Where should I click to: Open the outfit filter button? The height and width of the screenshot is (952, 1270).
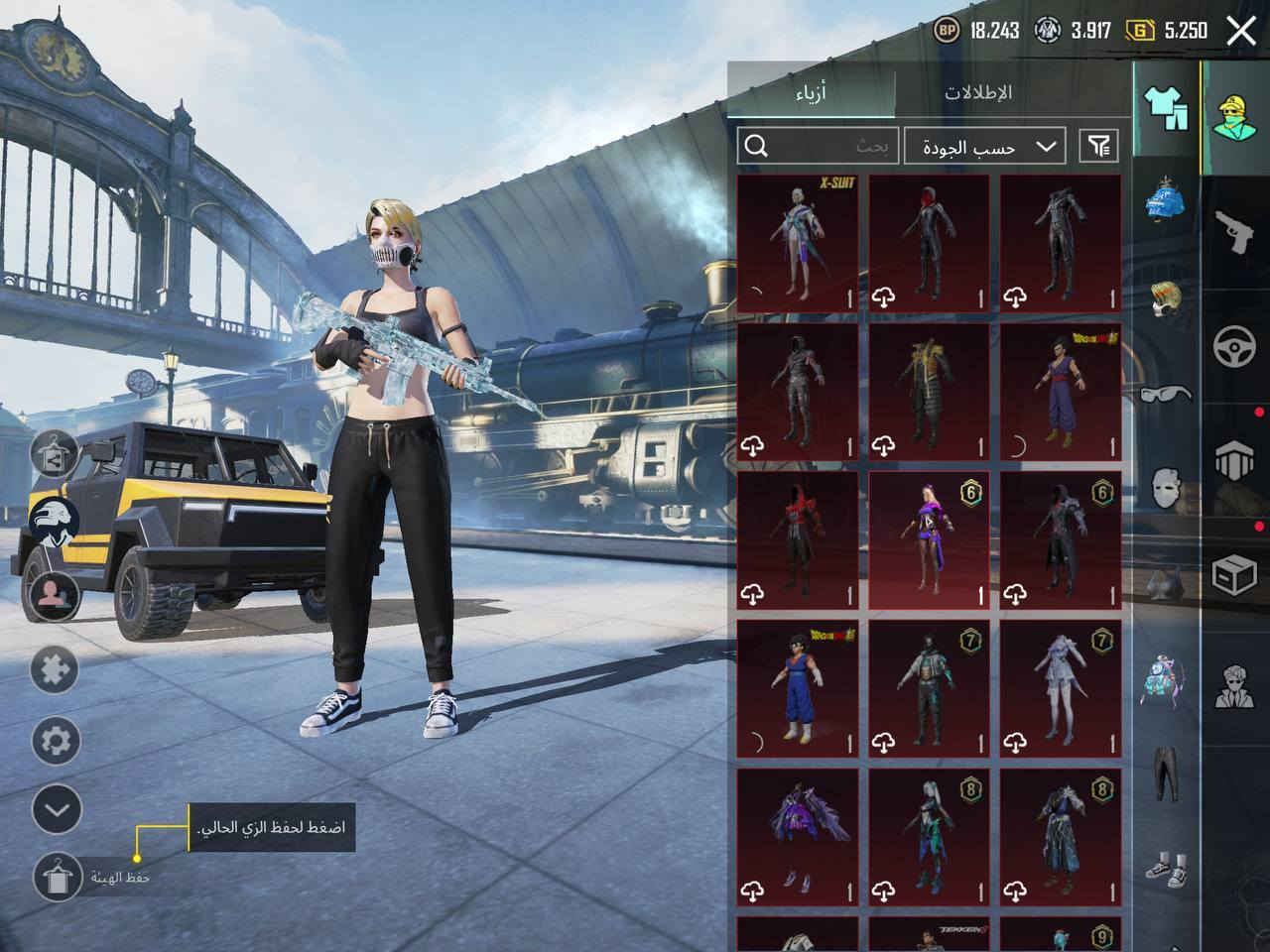[1098, 147]
